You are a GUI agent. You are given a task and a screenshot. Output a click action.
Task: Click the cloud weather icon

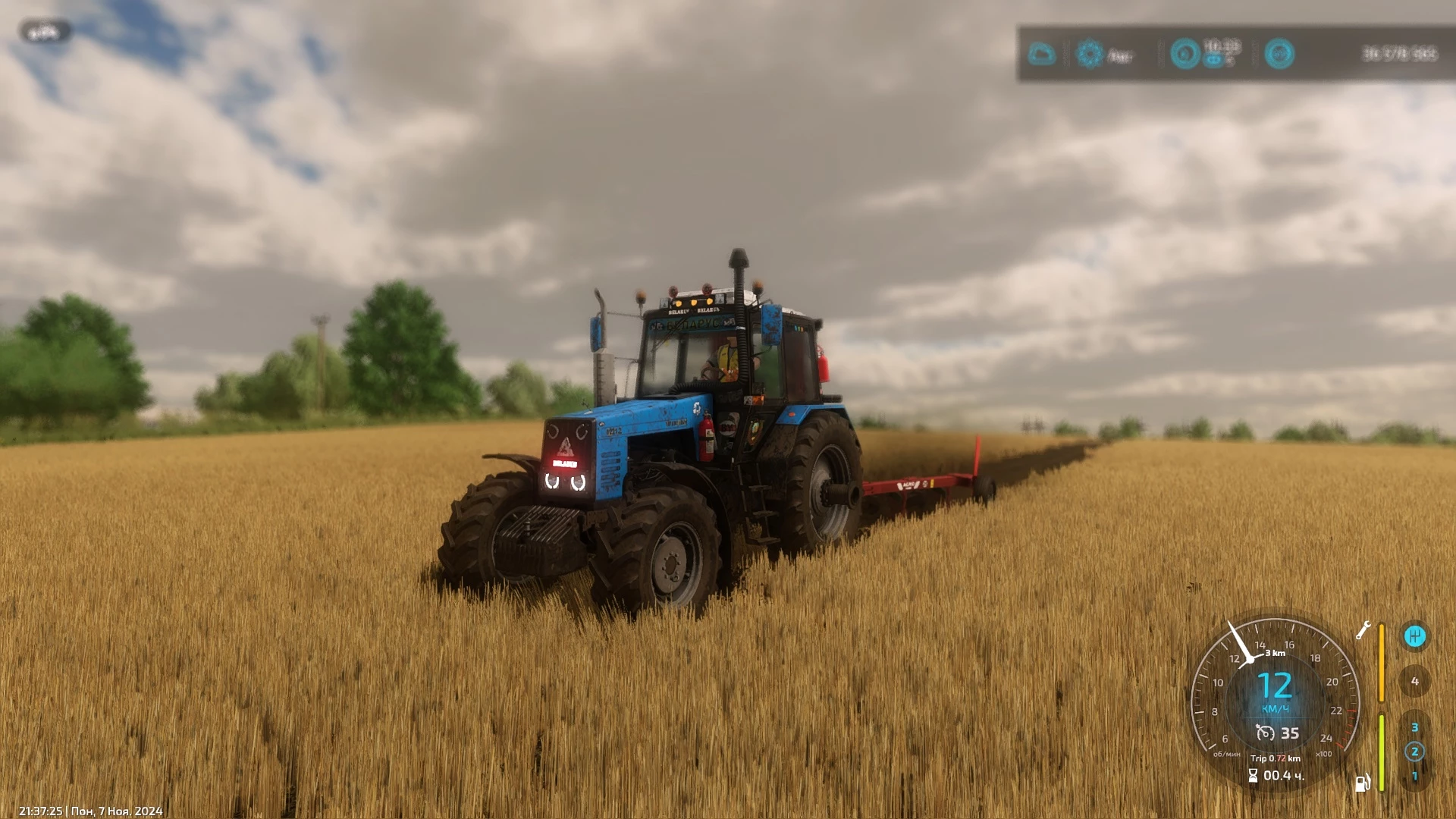(x=1041, y=54)
